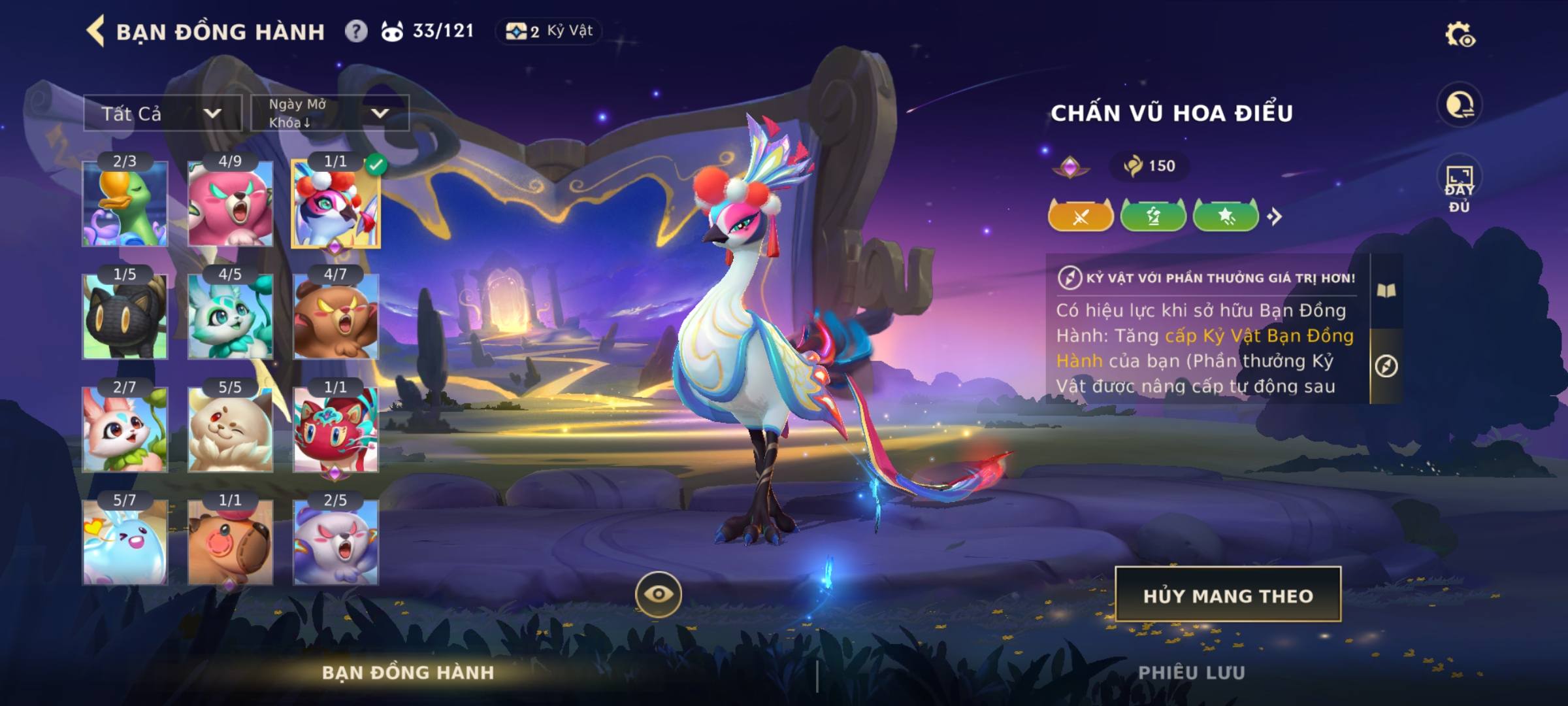This screenshot has height=706, width=1568.
Task: Switch to the Bạn Đồng Hành tab
Action: [408, 672]
